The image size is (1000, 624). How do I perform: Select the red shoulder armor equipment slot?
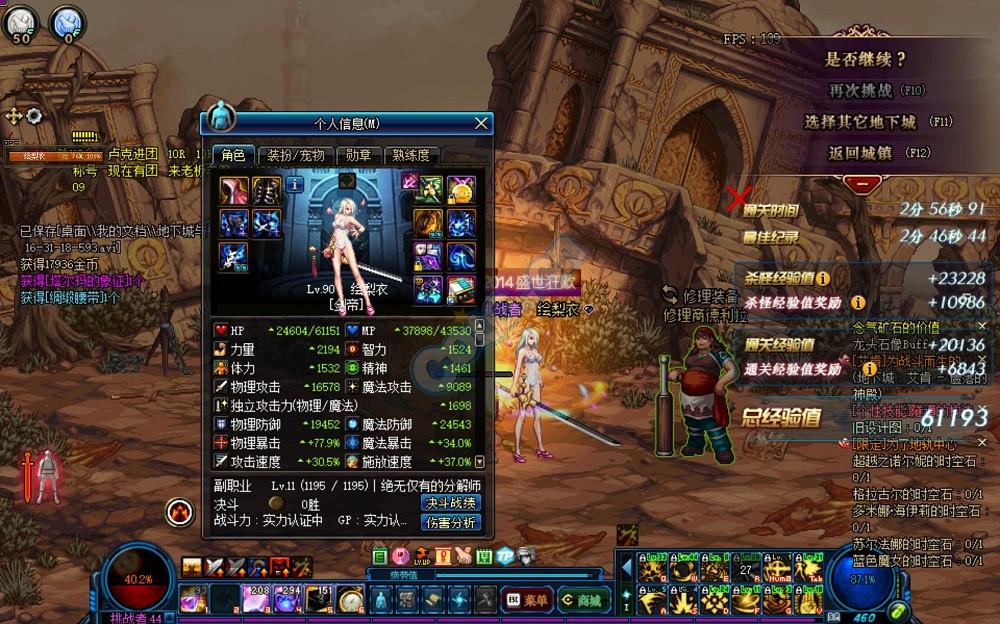click(x=234, y=190)
